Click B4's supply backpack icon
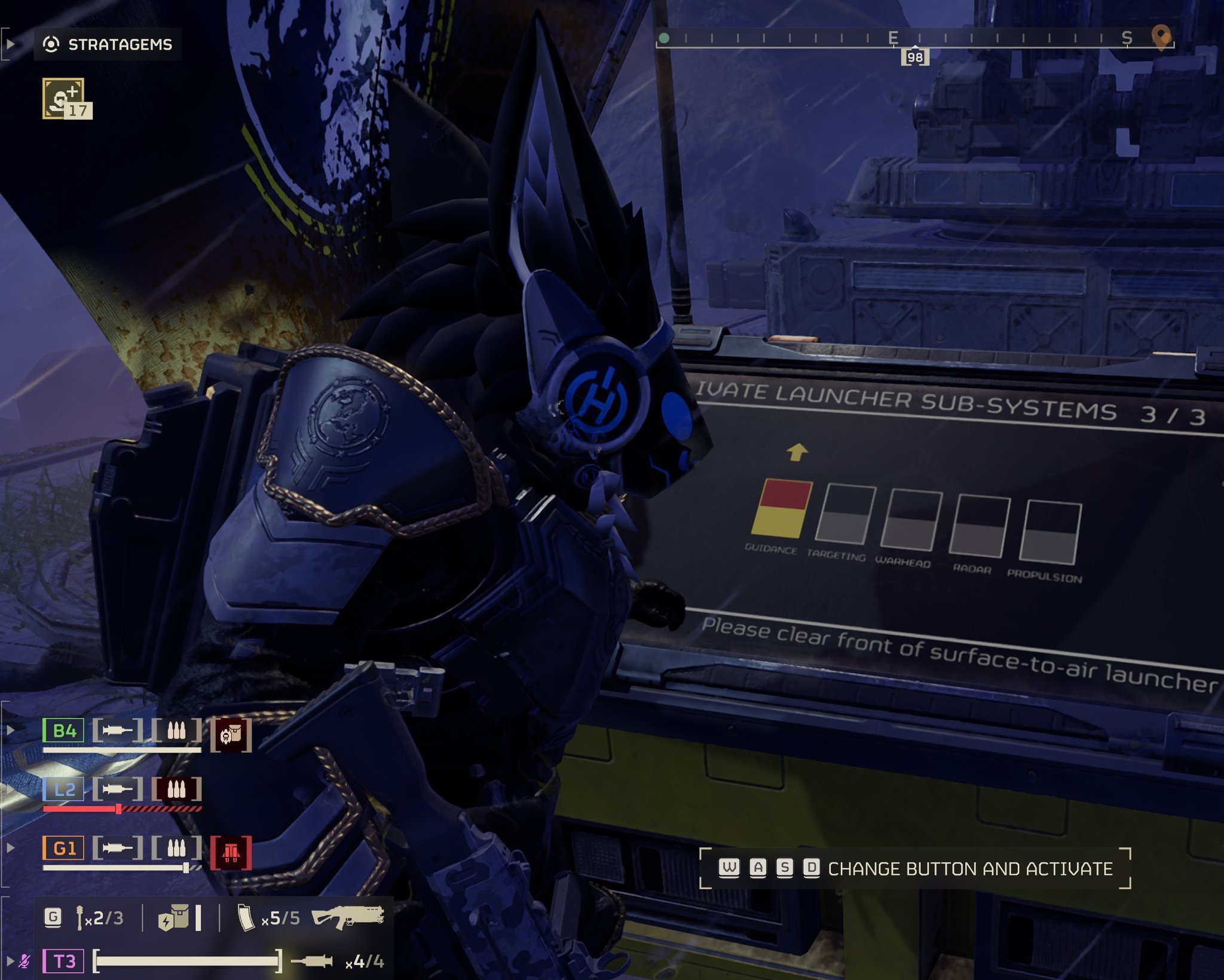 coord(231,734)
